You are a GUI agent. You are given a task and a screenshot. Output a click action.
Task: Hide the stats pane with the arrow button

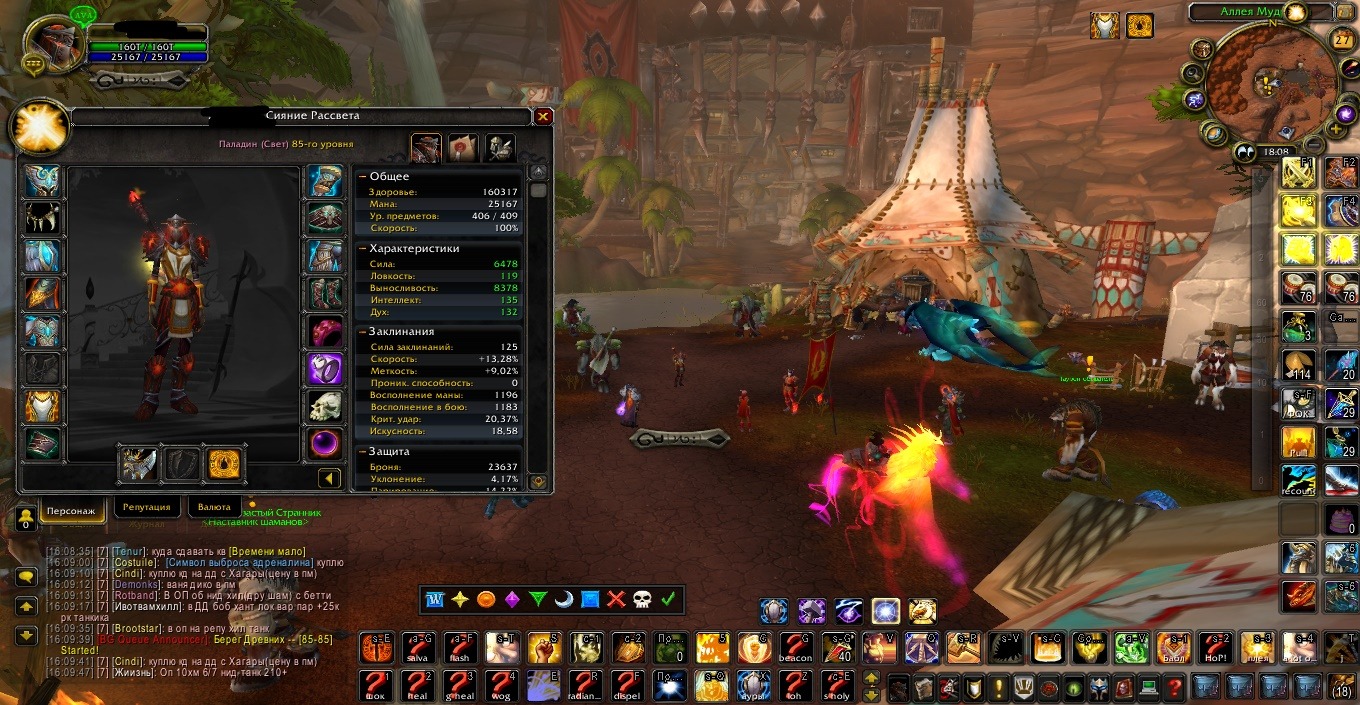[329, 479]
